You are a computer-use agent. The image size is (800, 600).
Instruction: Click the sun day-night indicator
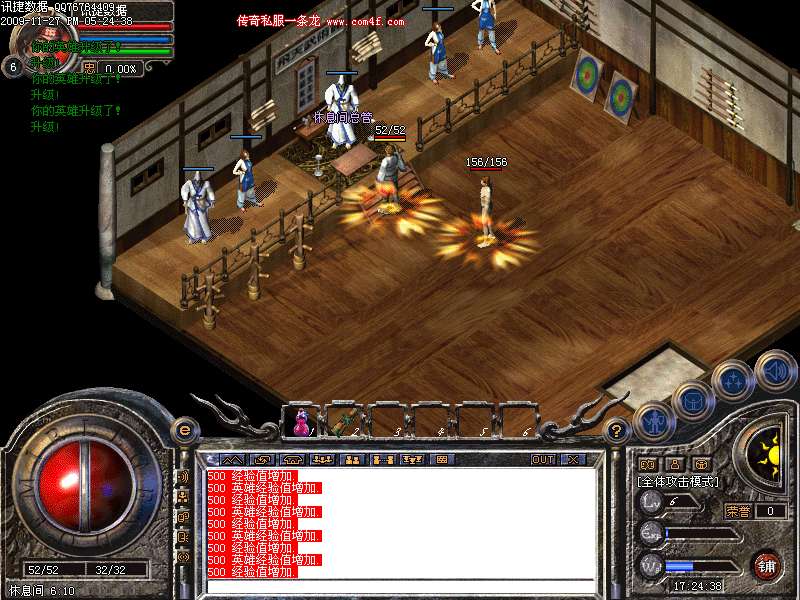[767, 453]
